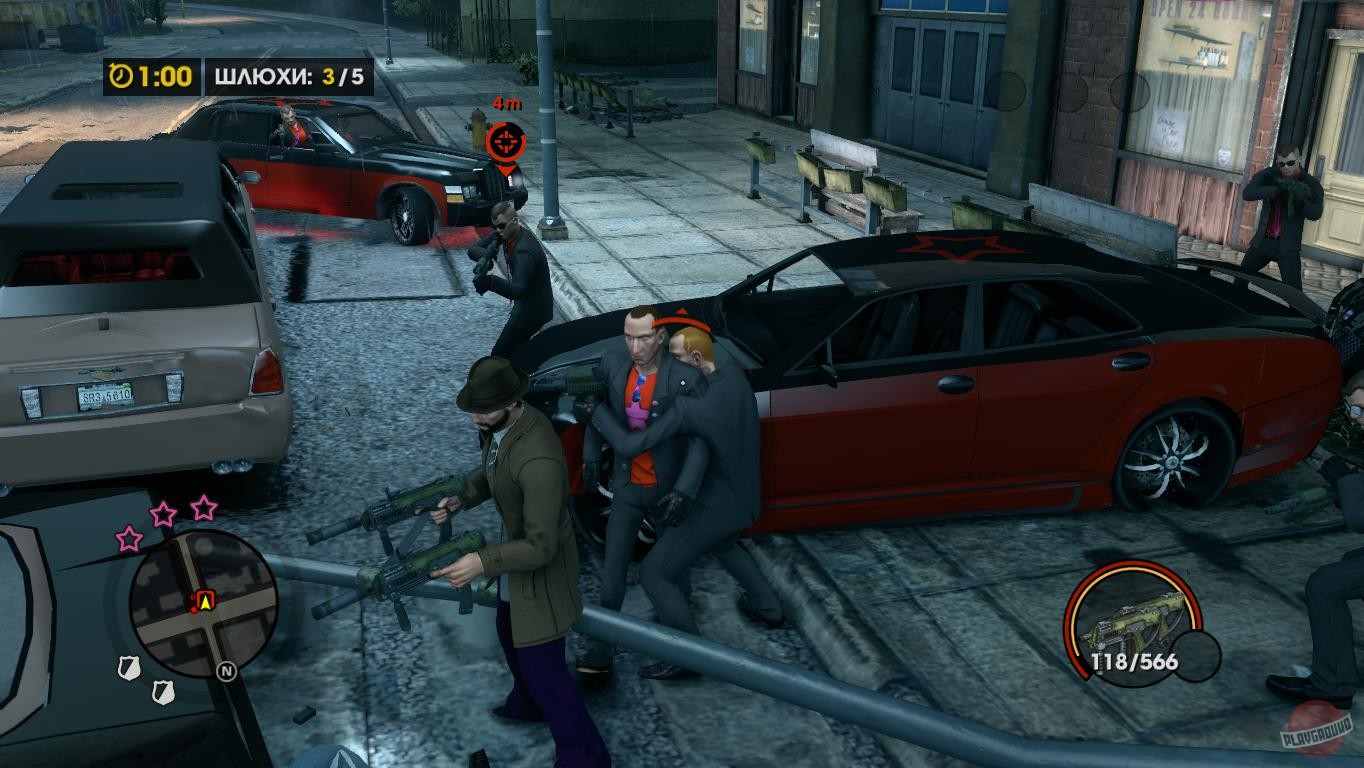Click the 4m distance label above the marker

point(506,104)
